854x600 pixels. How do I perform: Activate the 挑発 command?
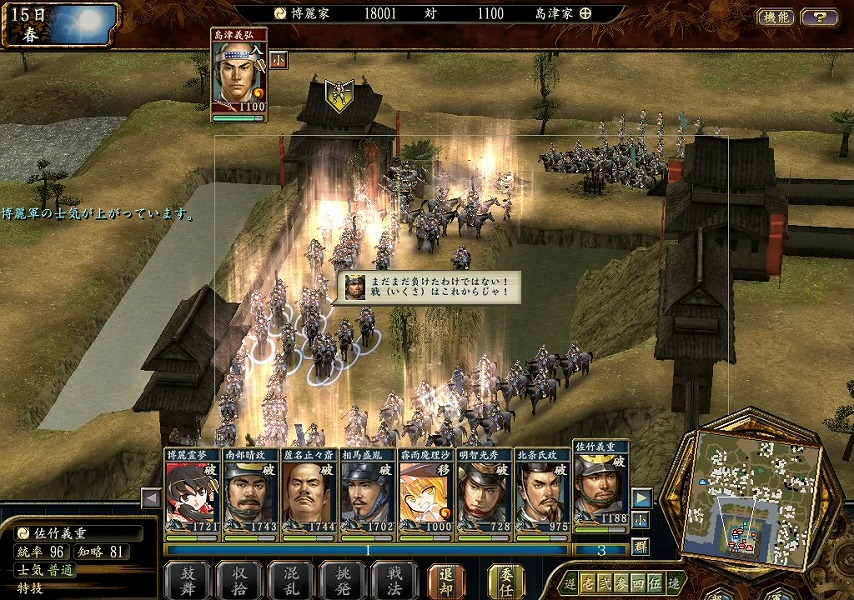[342, 579]
